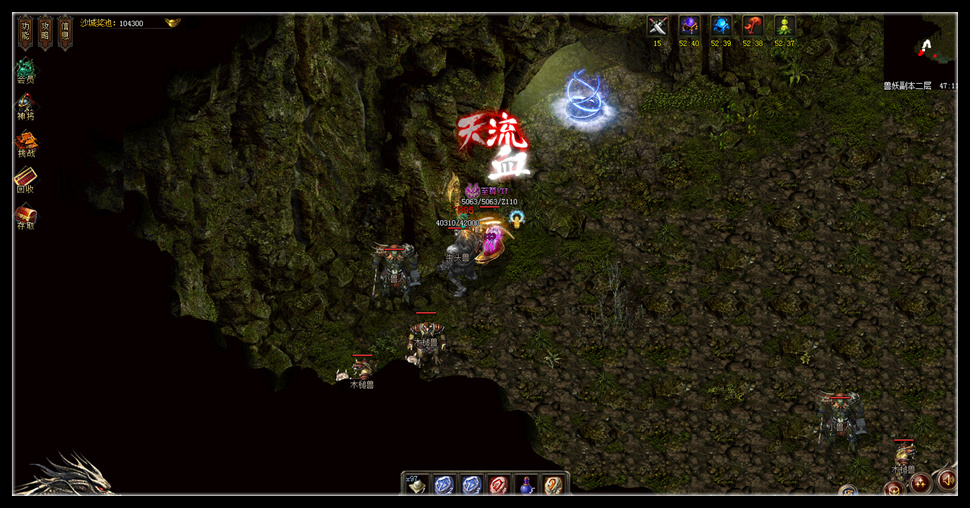Select the blue orb buff icon
The image size is (970, 508).
721,26
